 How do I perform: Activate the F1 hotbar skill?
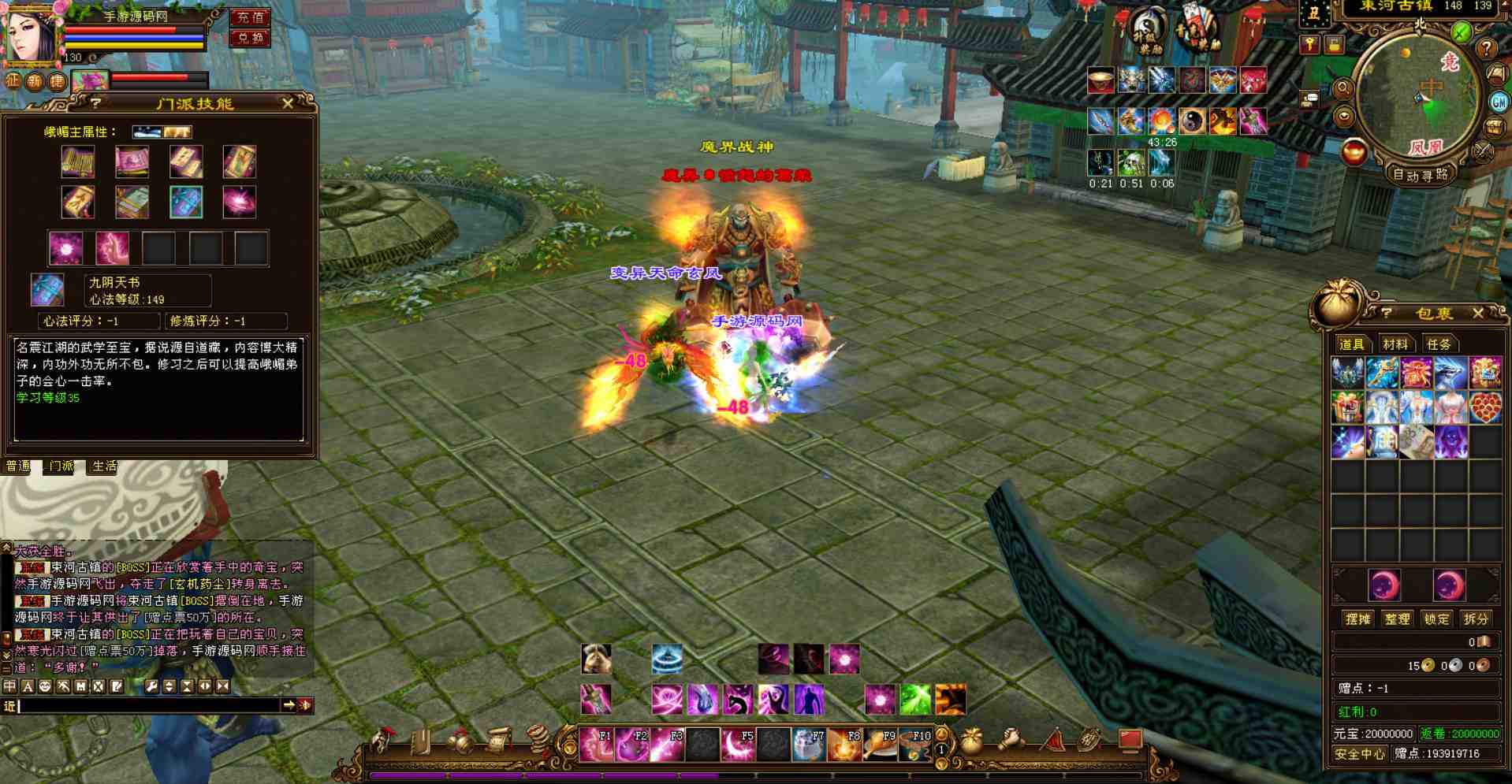pyautogui.click(x=596, y=745)
